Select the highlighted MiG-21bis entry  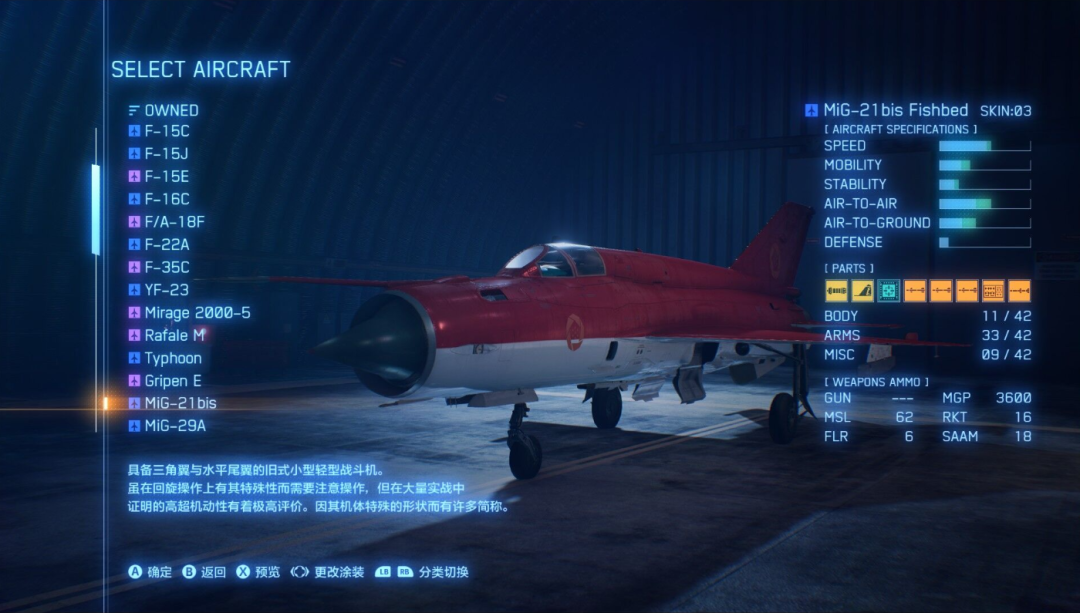pos(180,403)
